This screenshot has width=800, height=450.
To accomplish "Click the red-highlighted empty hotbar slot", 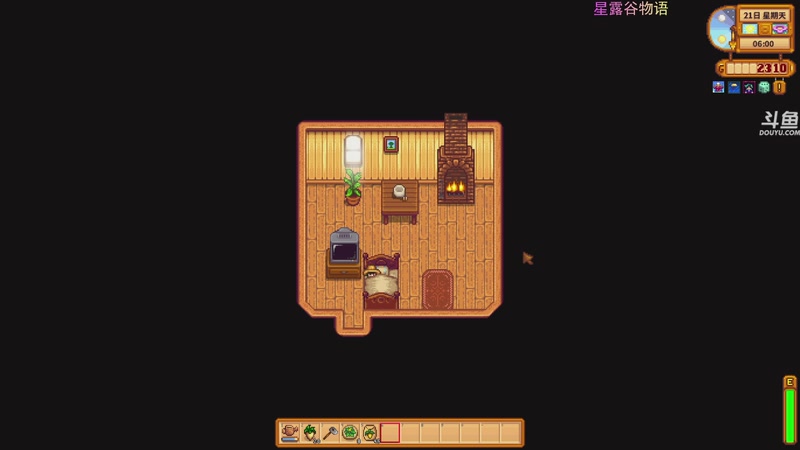I will [x=390, y=433].
